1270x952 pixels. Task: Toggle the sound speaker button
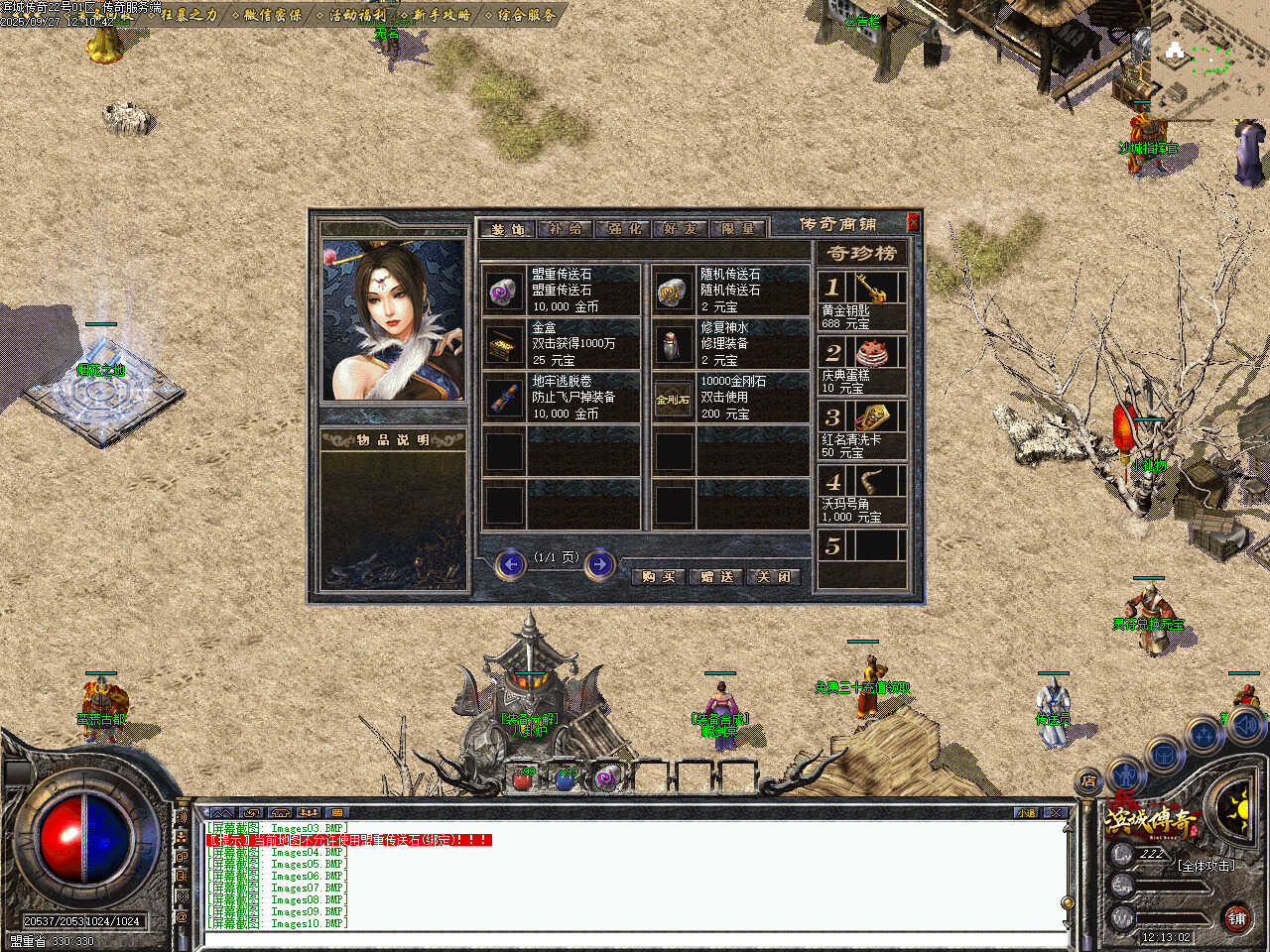[x=1246, y=727]
